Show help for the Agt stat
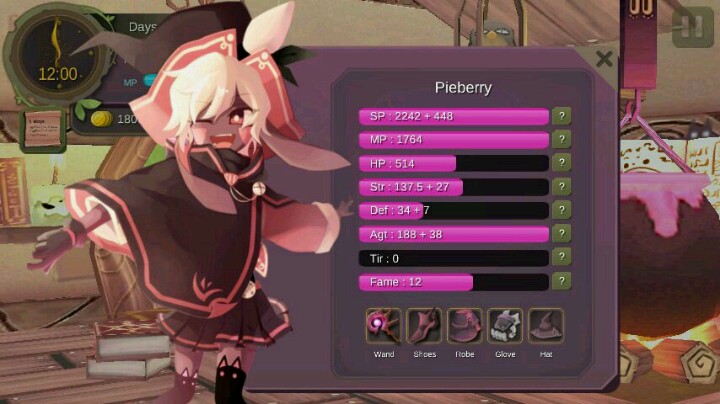This screenshot has width=720, height=404. (x=563, y=234)
